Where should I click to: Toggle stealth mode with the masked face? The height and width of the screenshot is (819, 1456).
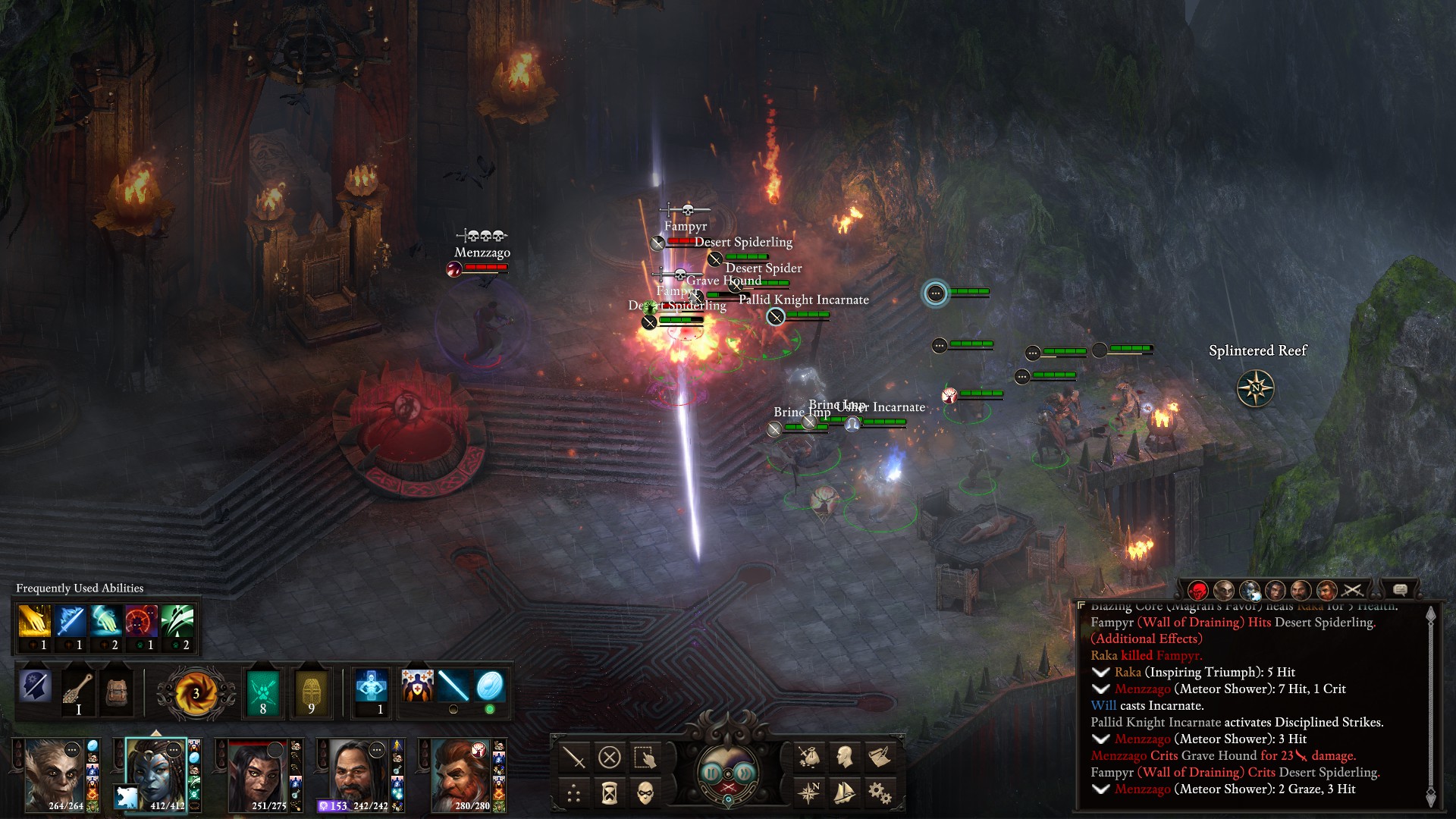tap(645, 793)
